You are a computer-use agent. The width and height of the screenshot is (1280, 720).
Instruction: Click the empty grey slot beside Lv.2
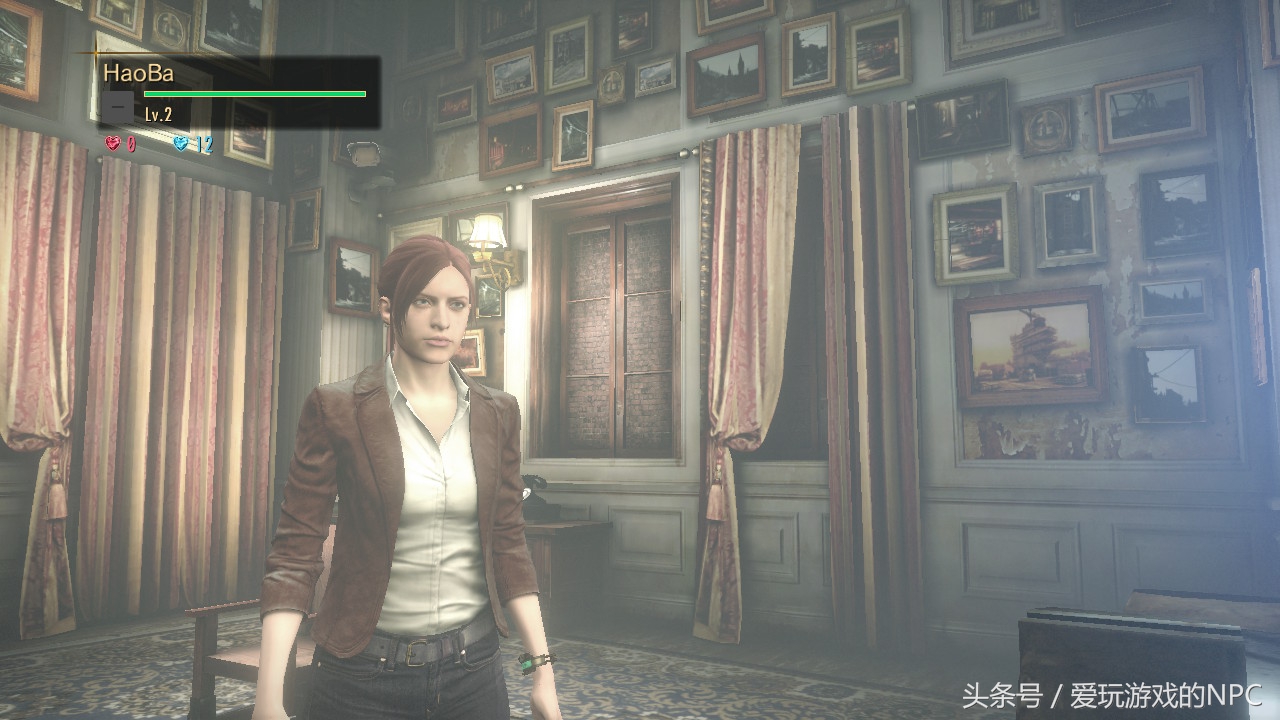click(x=118, y=104)
